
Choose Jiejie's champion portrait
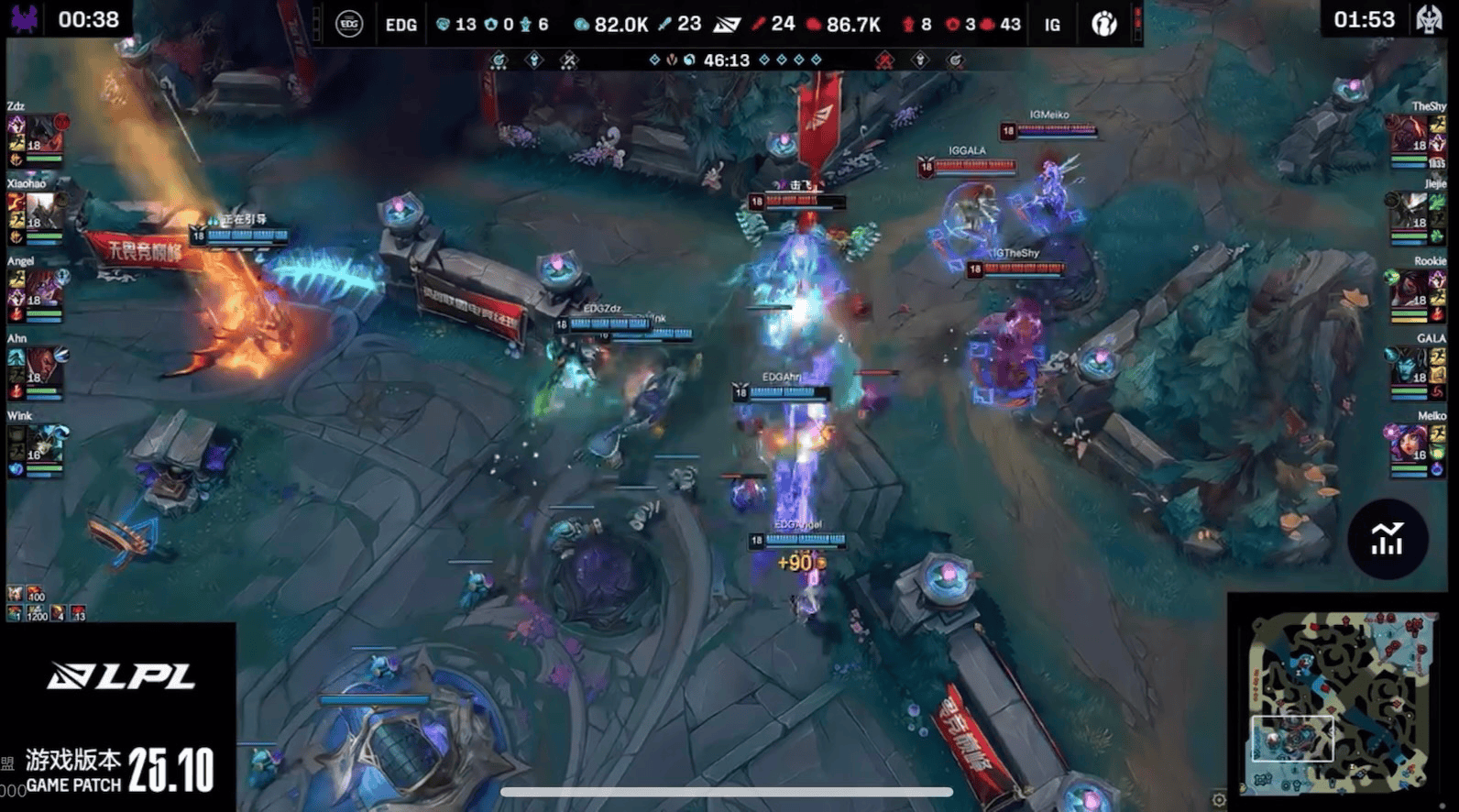pyautogui.click(x=1407, y=212)
